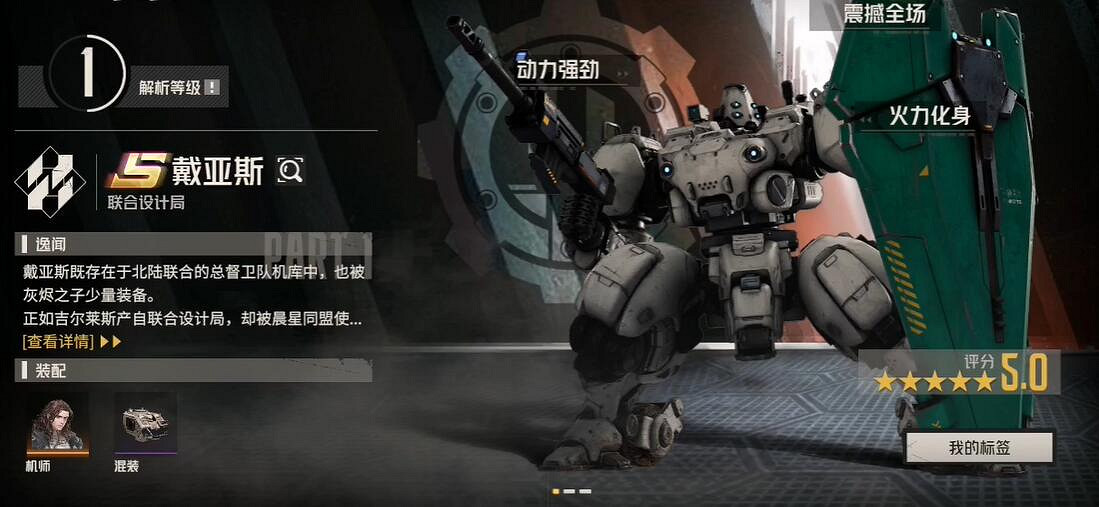The image size is (1099, 507).
Task: Click the magnifier icon beside 戴亚斯
Action: point(290,171)
